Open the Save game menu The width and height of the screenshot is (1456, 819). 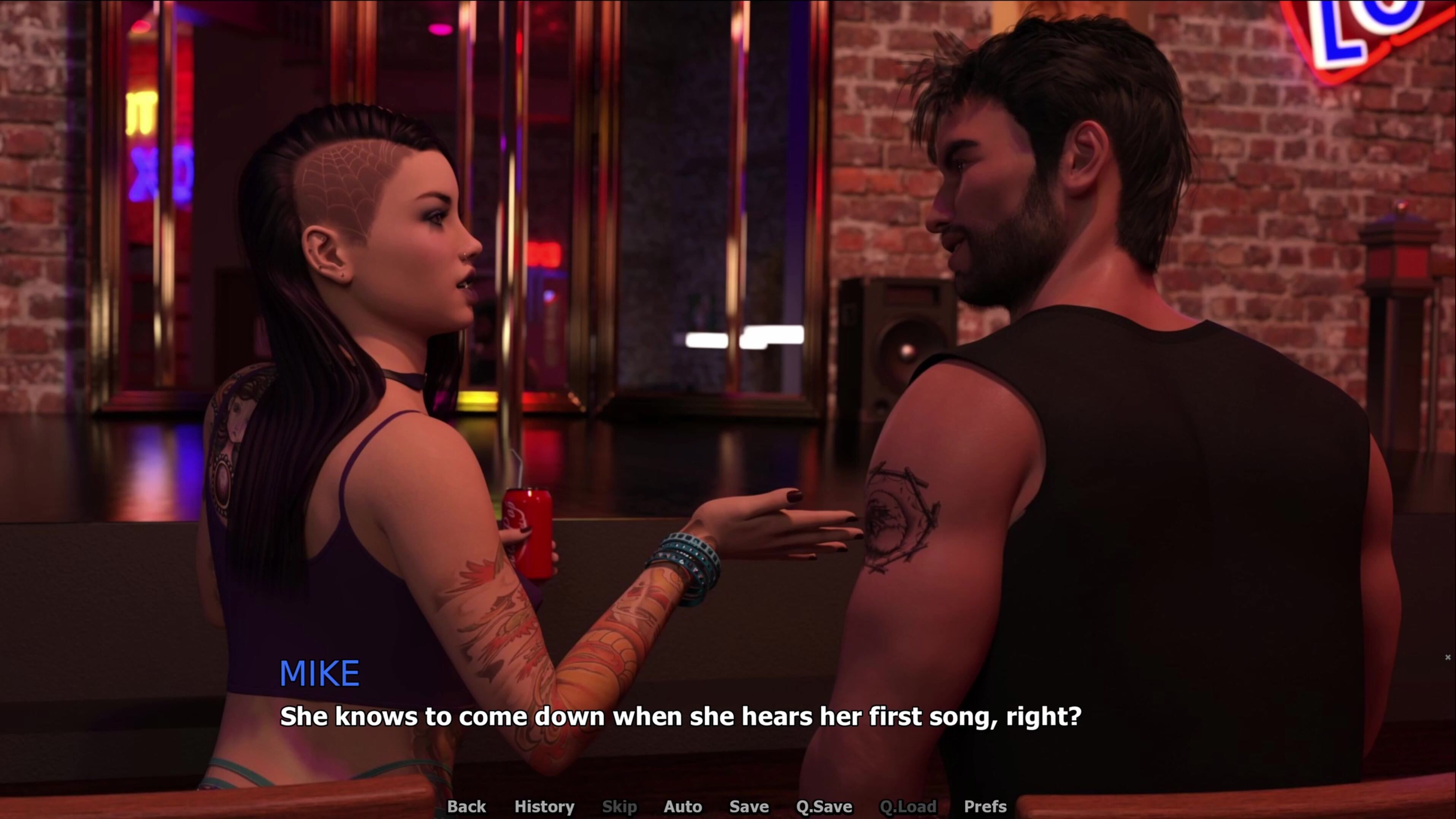(x=749, y=806)
